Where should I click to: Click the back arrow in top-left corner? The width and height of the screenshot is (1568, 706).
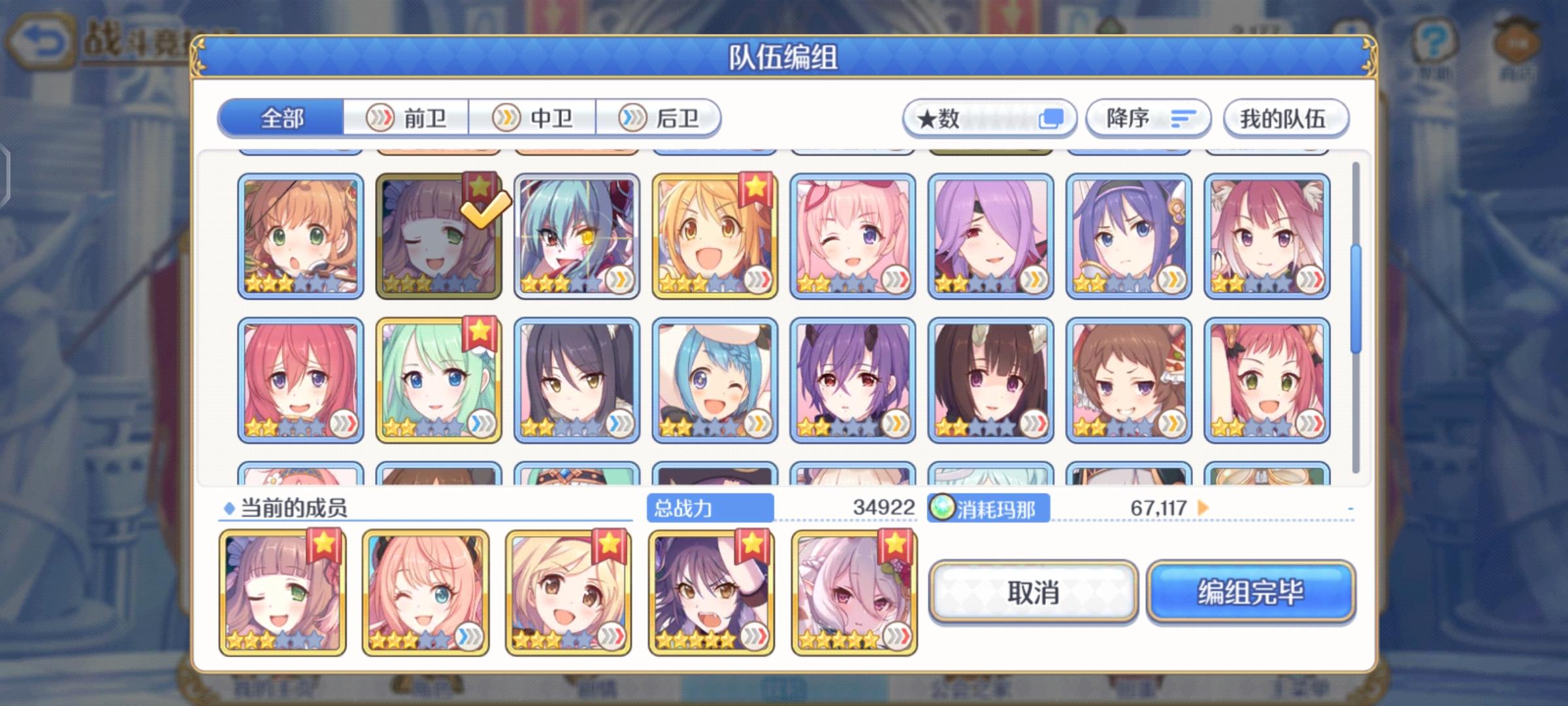[x=42, y=39]
